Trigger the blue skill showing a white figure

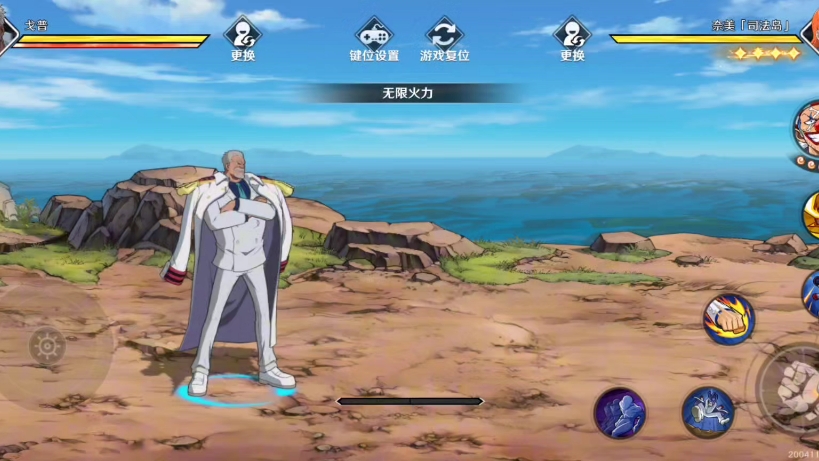click(x=708, y=411)
